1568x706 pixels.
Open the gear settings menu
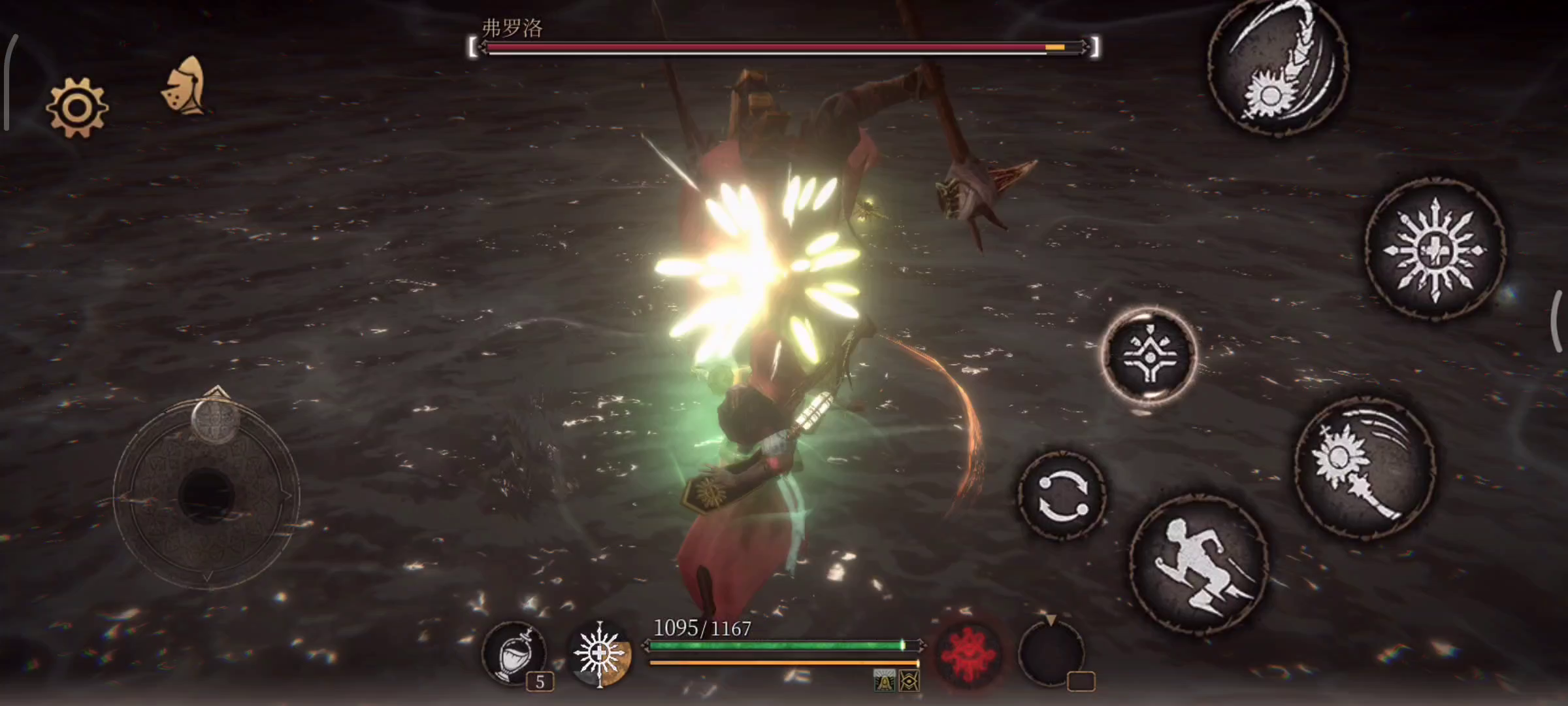76,108
